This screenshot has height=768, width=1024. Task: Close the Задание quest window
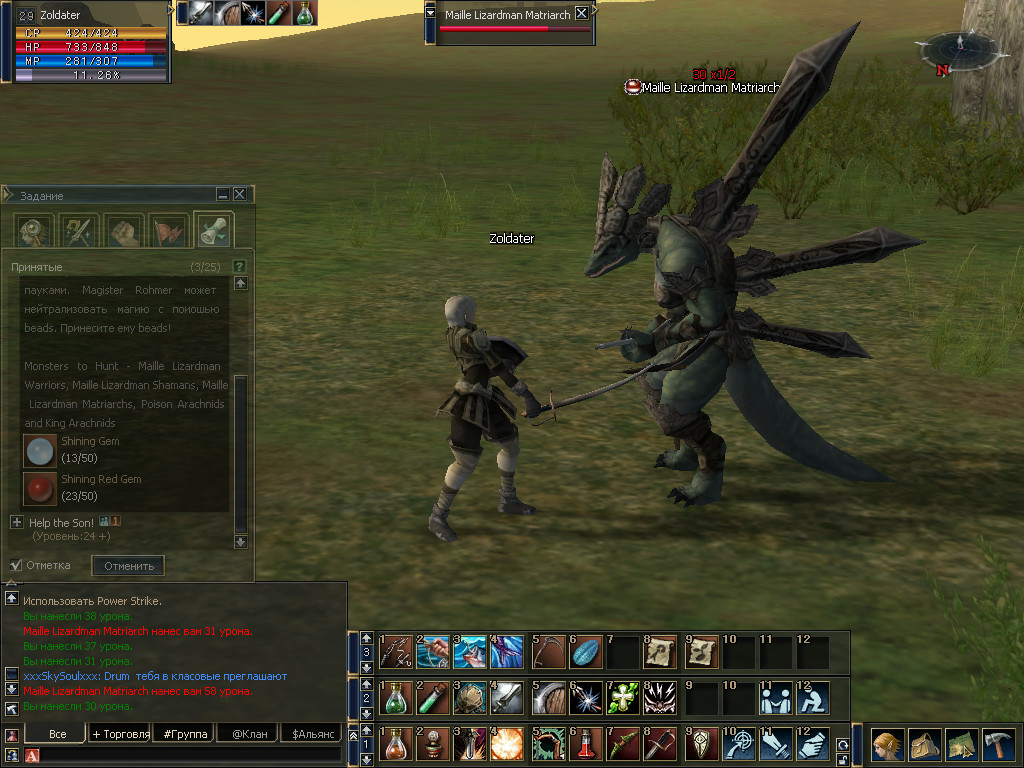pos(240,194)
